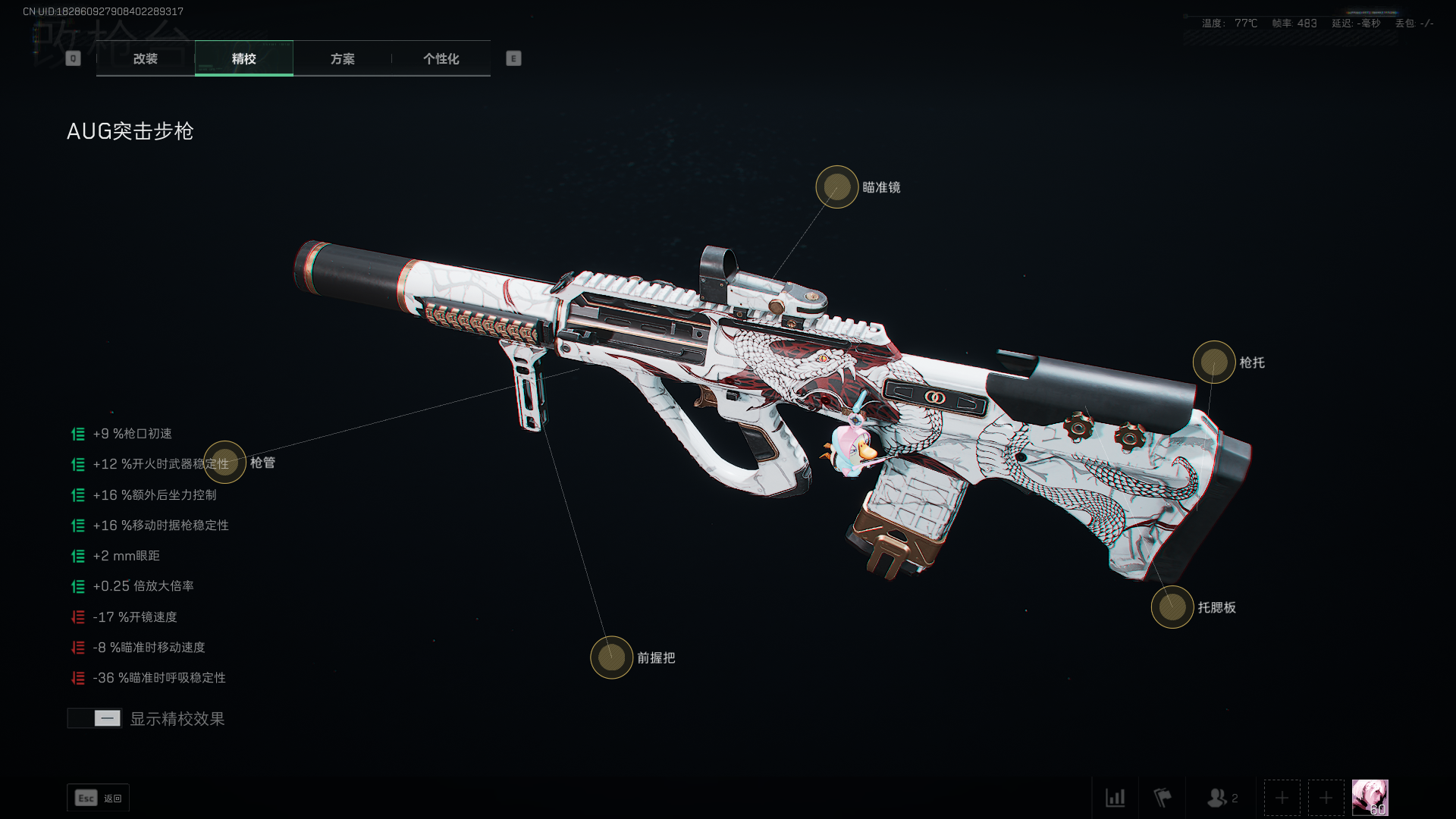Click the white-haired player avatar
The height and width of the screenshot is (819, 1456).
click(1370, 798)
